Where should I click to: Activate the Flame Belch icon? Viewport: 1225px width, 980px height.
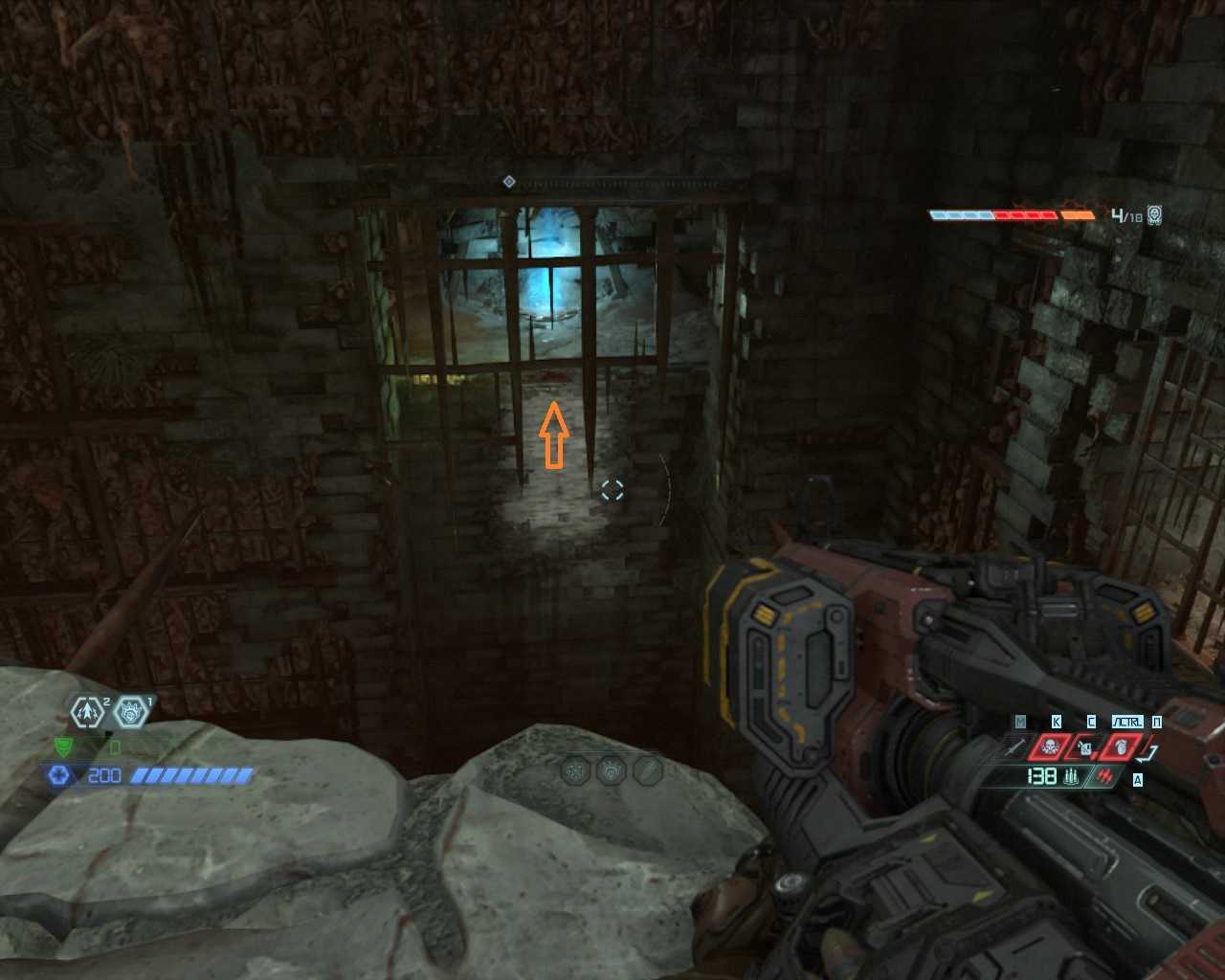[x=1120, y=747]
